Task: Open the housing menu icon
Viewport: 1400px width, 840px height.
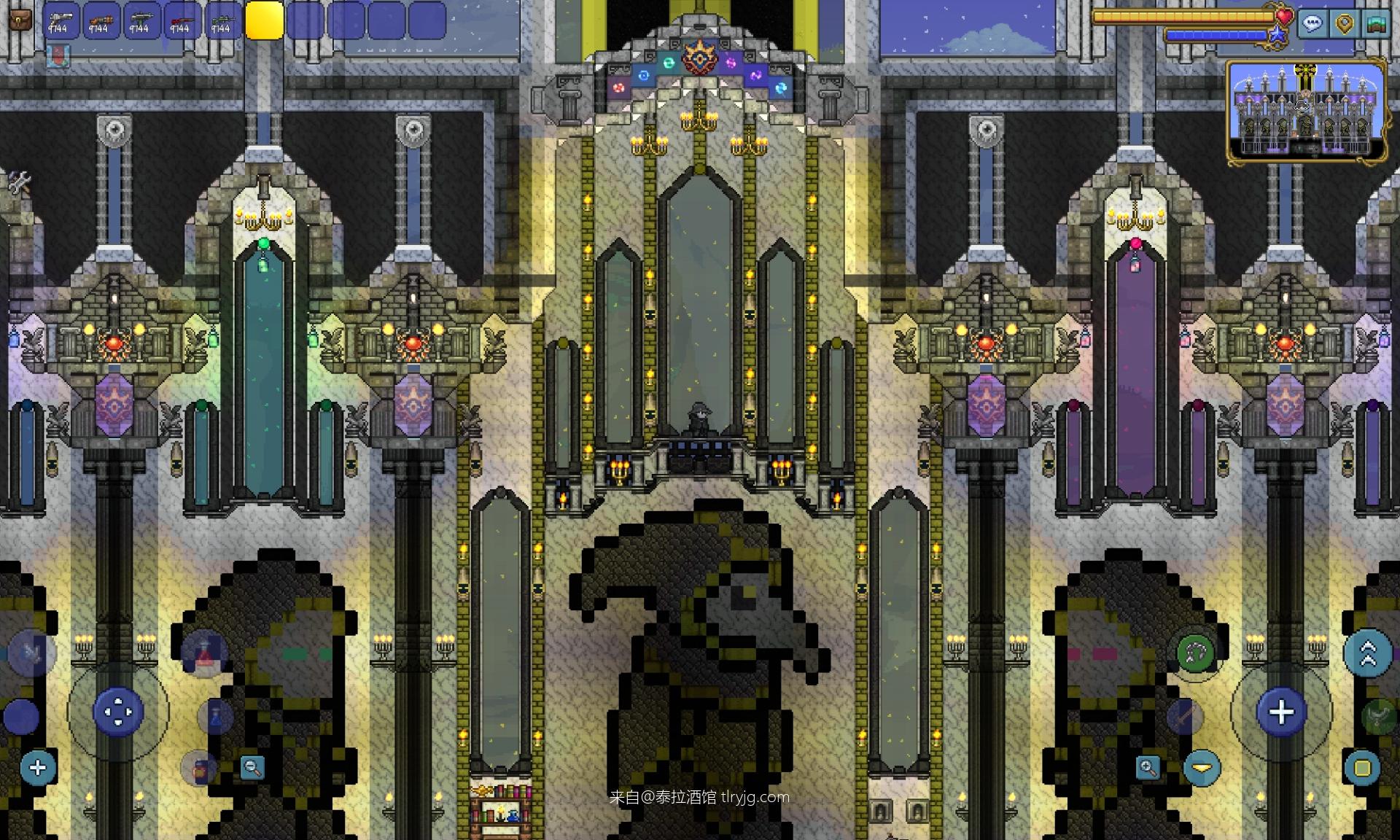Action: point(1376,23)
